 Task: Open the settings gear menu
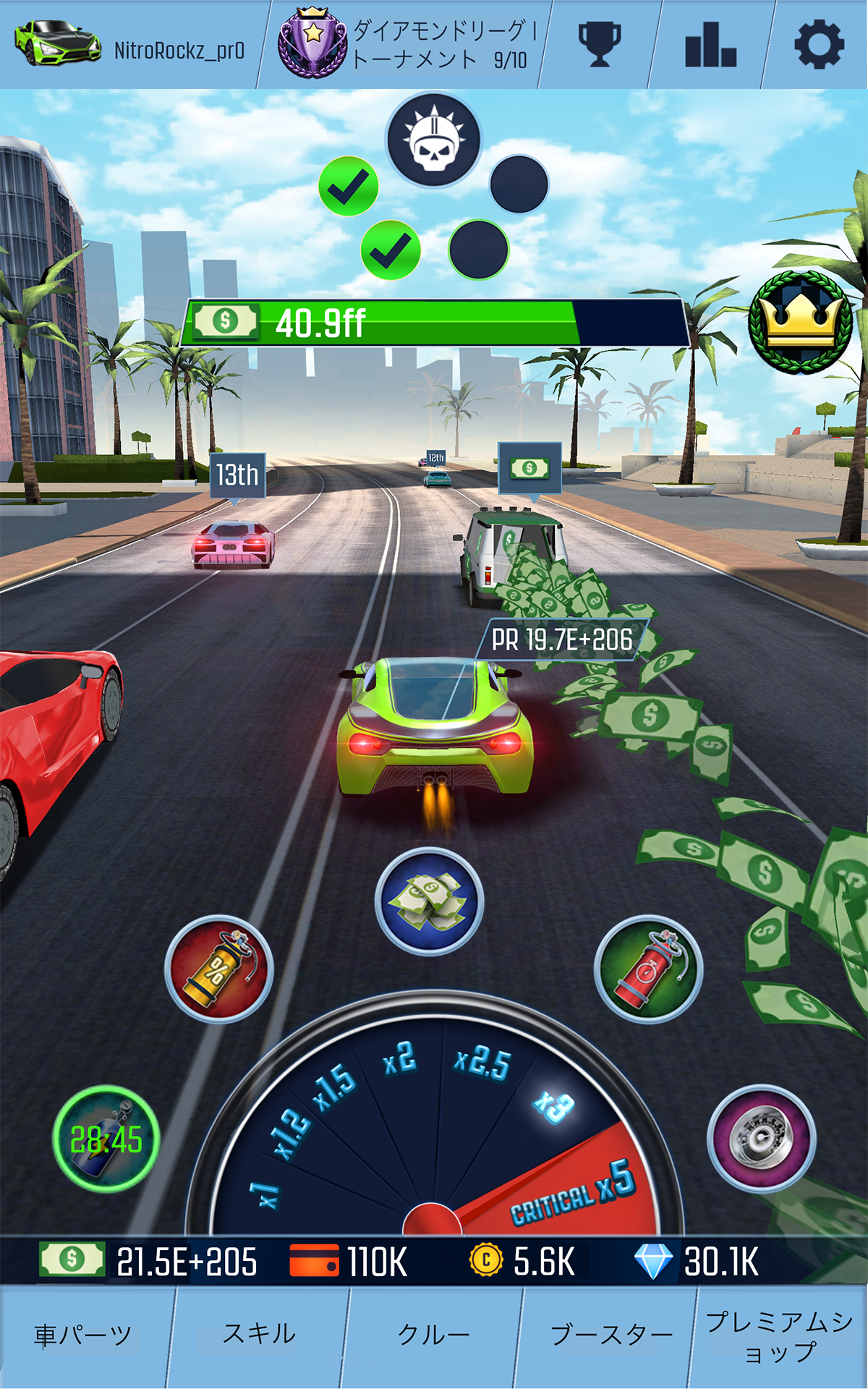pyautogui.click(x=819, y=45)
